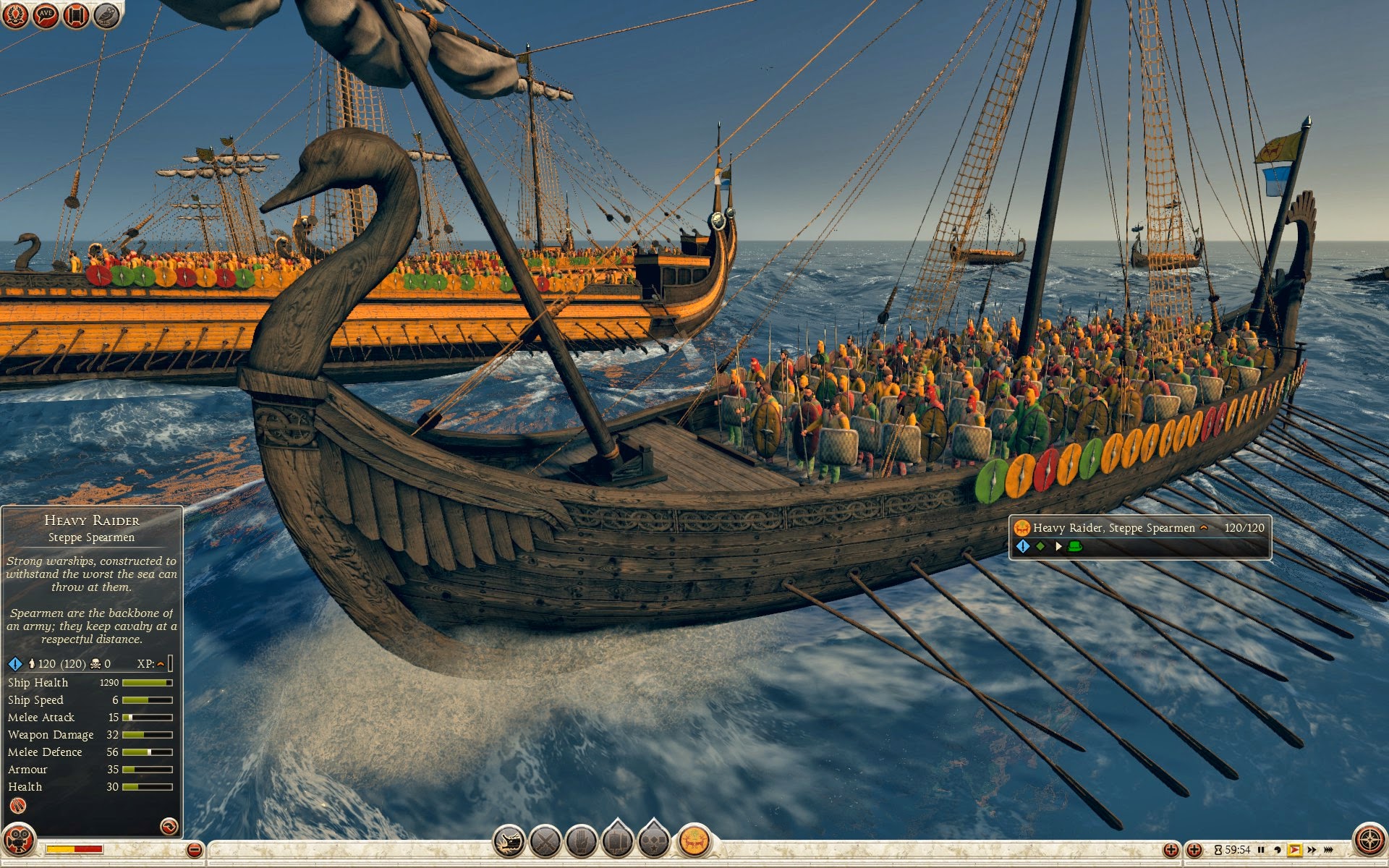Viewport: 1389px width, 868px height.
Task: Switch to double-arrow fast forward speed
Action: [1312, 850]
